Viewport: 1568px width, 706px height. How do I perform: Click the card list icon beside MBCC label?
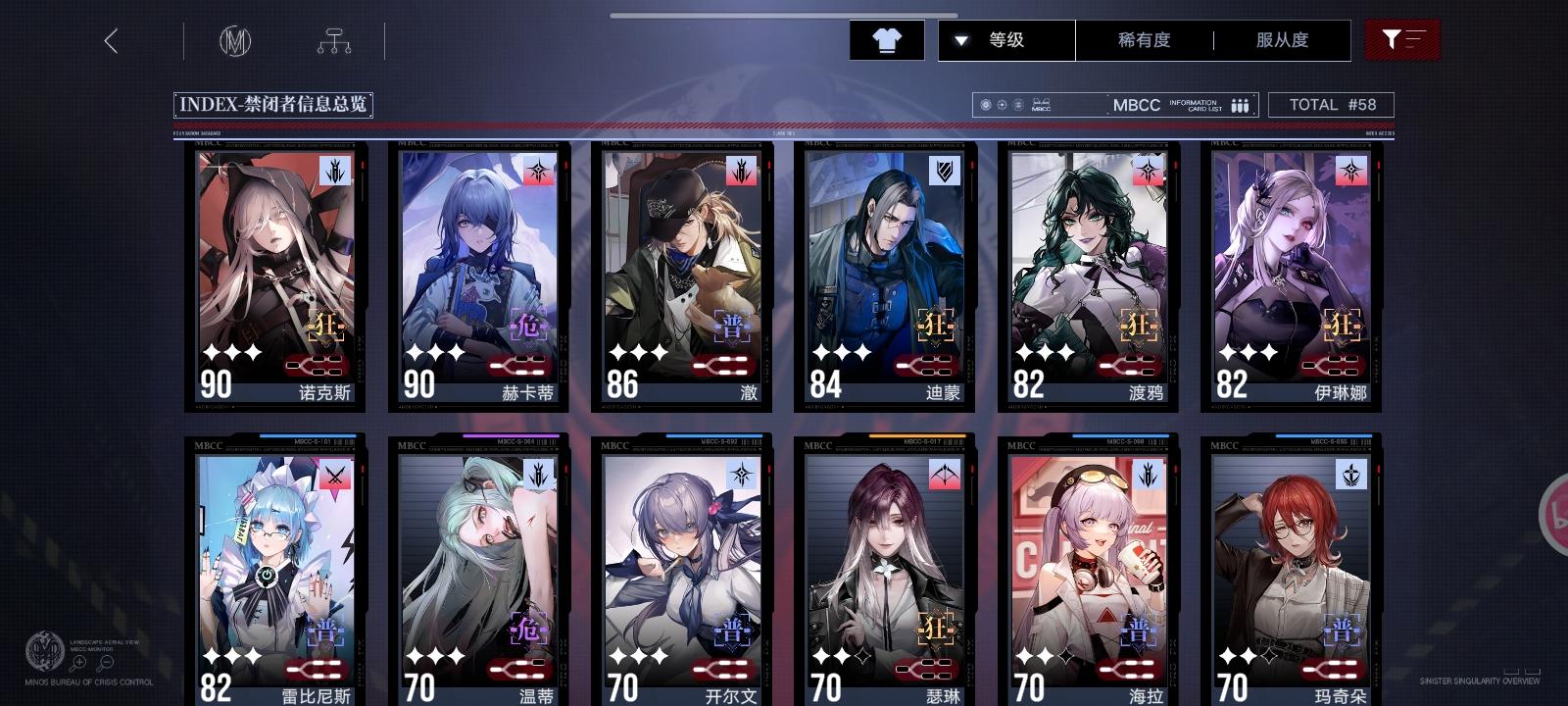coord(1241,104)
